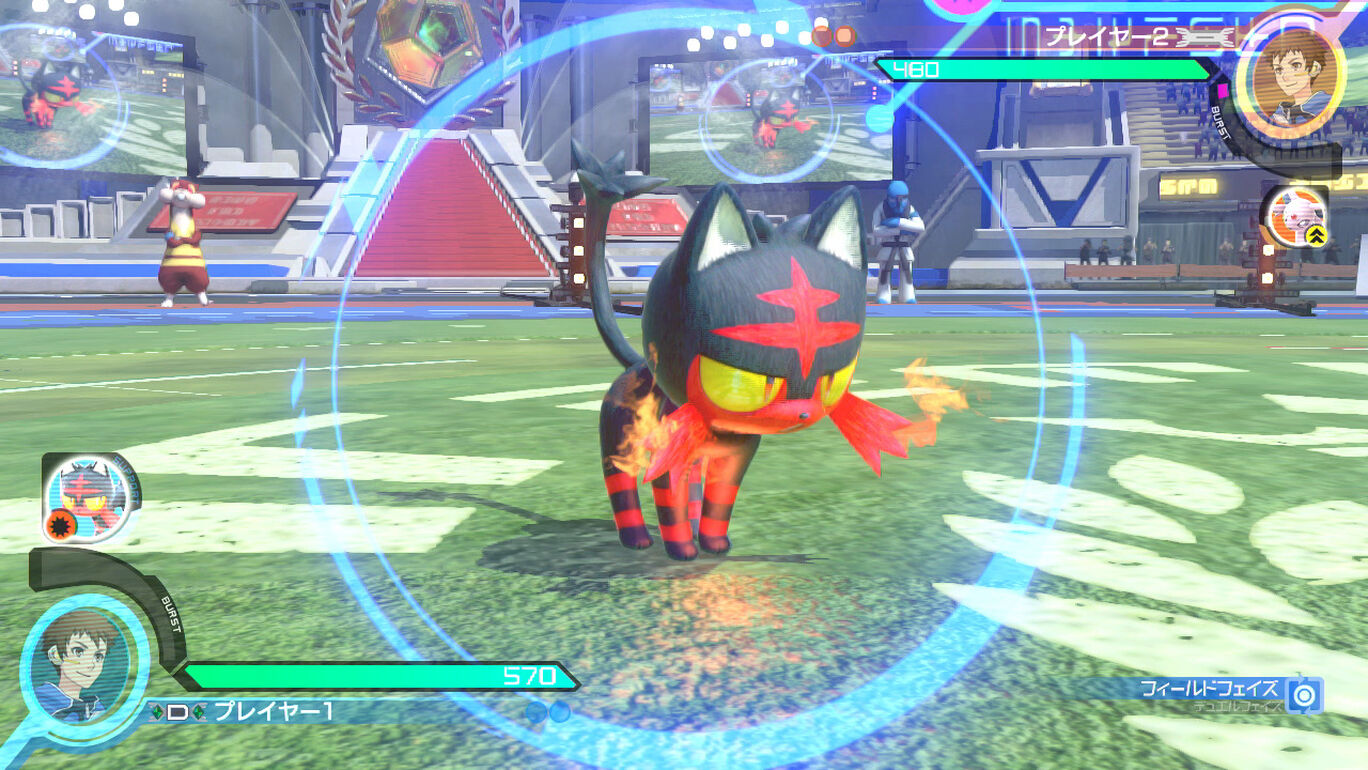Toggle the hollow orange counter at top center

(822, 35)
